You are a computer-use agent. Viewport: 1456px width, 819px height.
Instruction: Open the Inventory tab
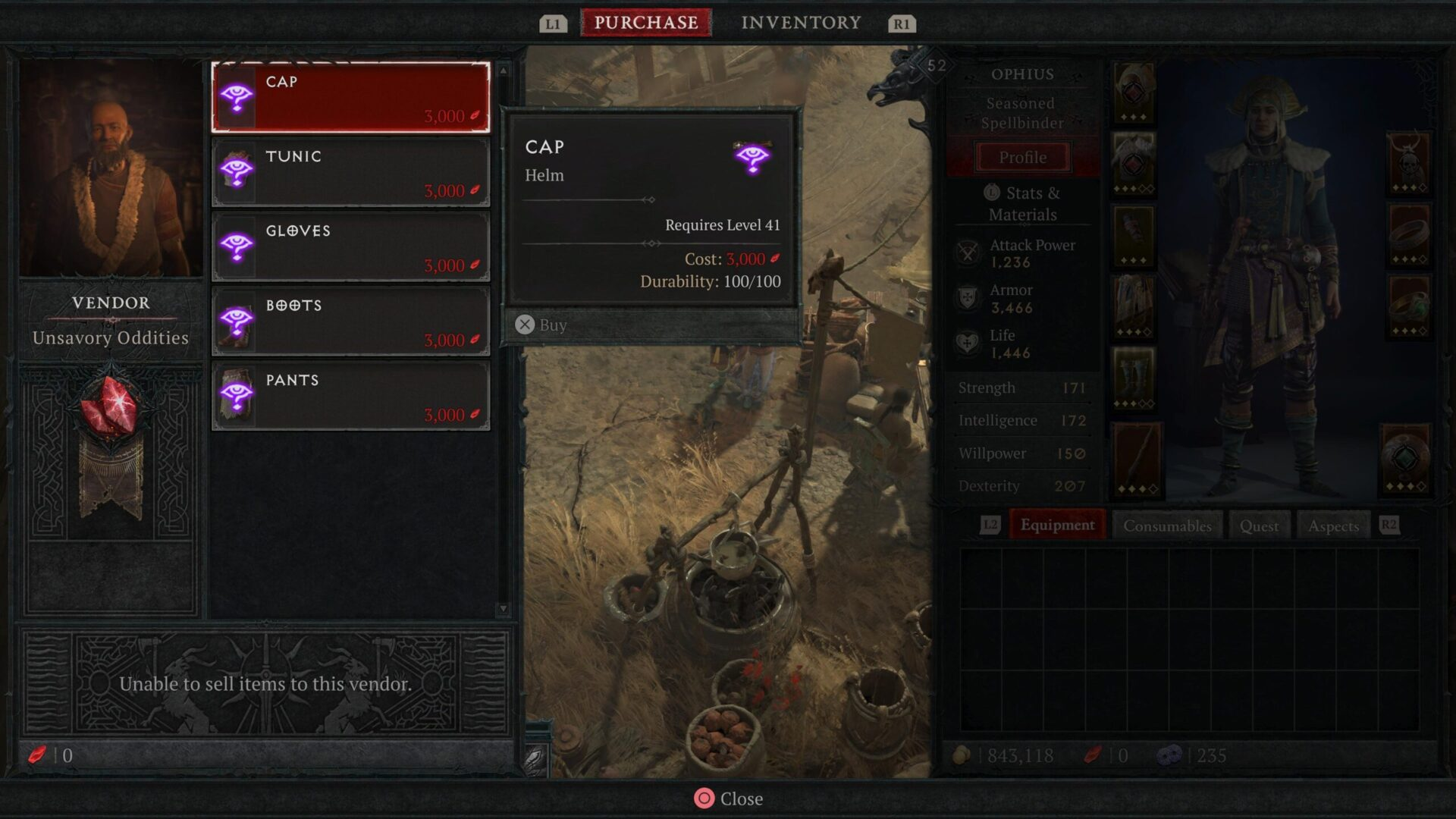click(x=801, y=23)
